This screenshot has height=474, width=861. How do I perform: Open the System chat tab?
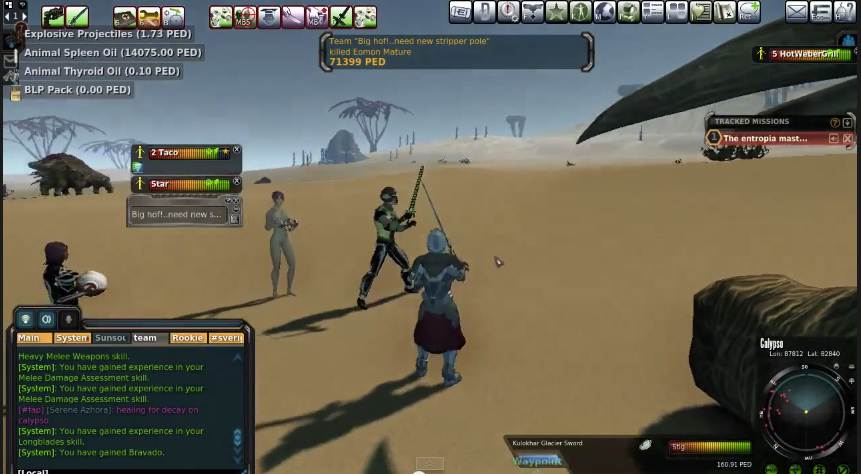pyautogui.click(x=71, y=338)
